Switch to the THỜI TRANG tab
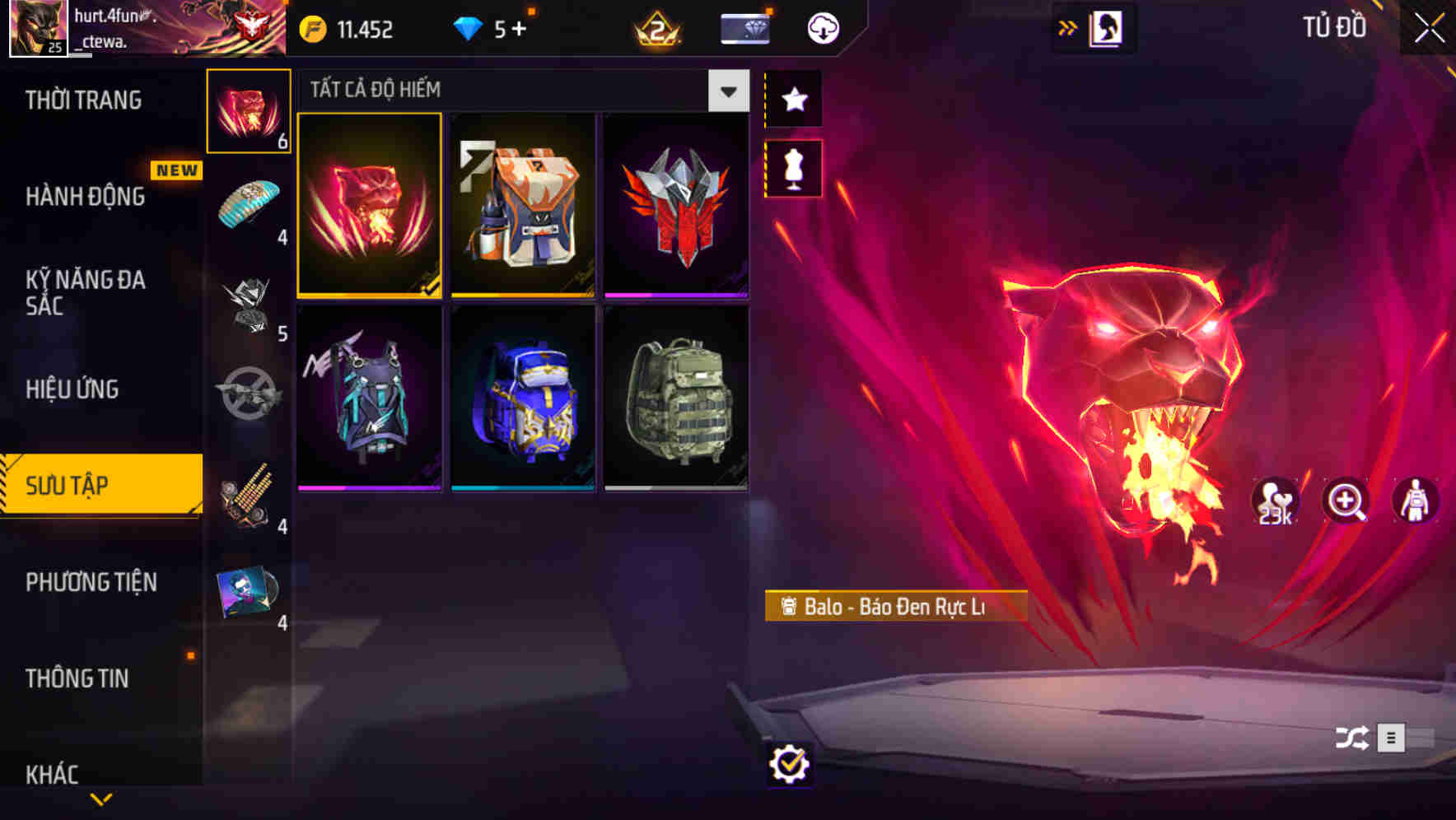The image size is (1456, 820). tap(85, 100)
